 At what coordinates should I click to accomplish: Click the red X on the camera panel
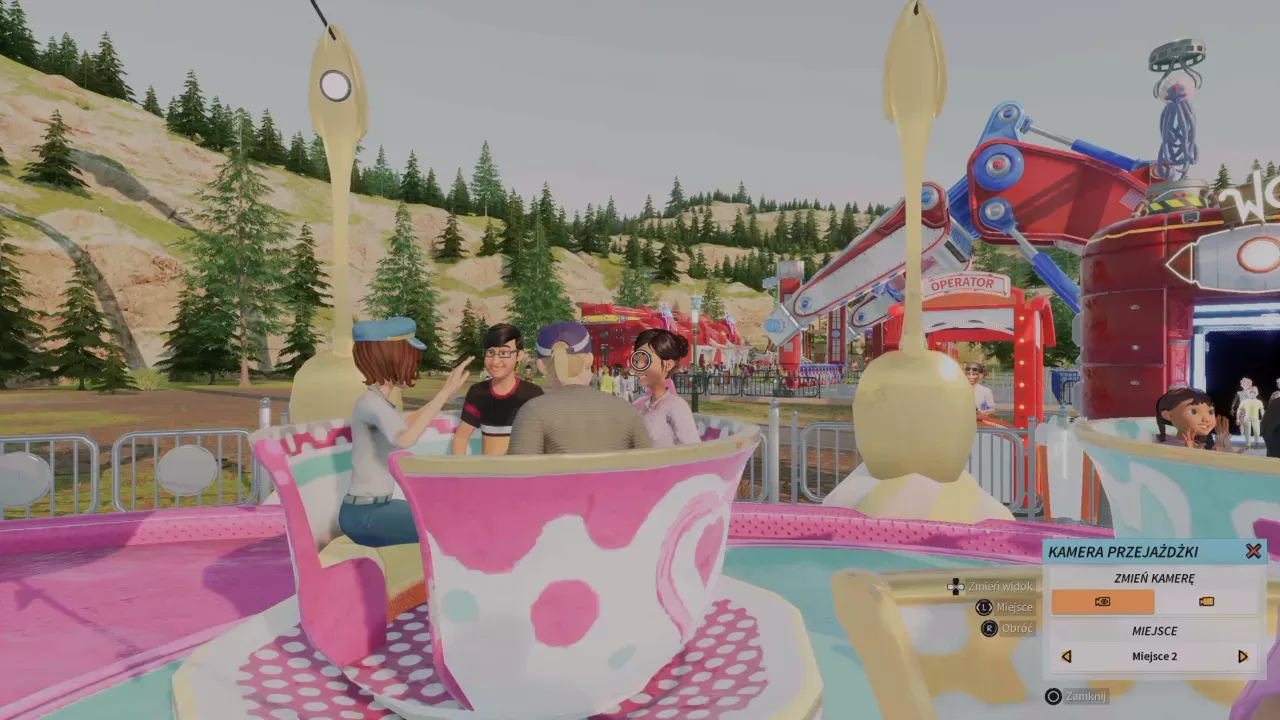[x=1253, y=549]
